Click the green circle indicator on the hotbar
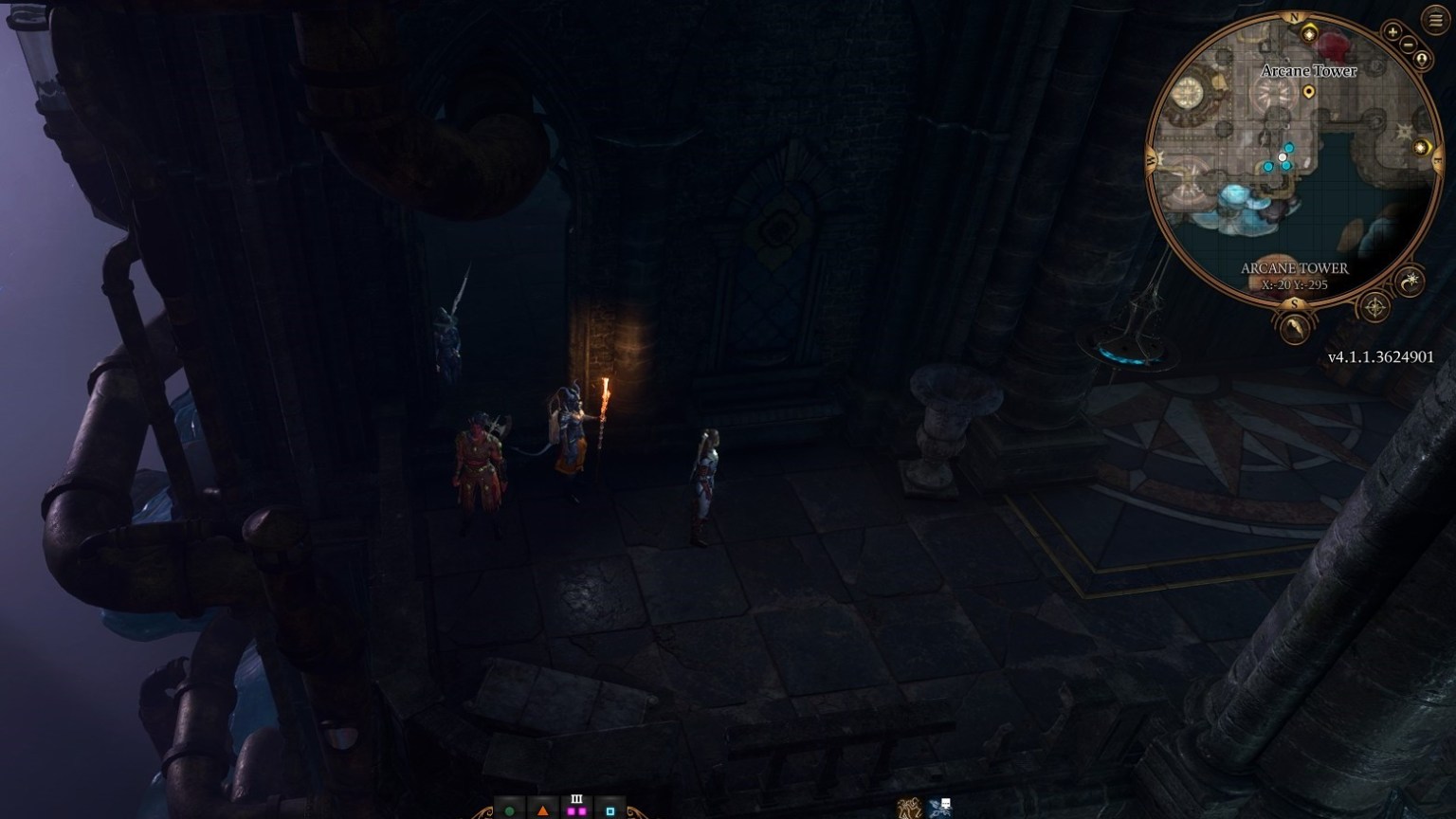The height and width of the screenshot is (819, 1456). 508,811
